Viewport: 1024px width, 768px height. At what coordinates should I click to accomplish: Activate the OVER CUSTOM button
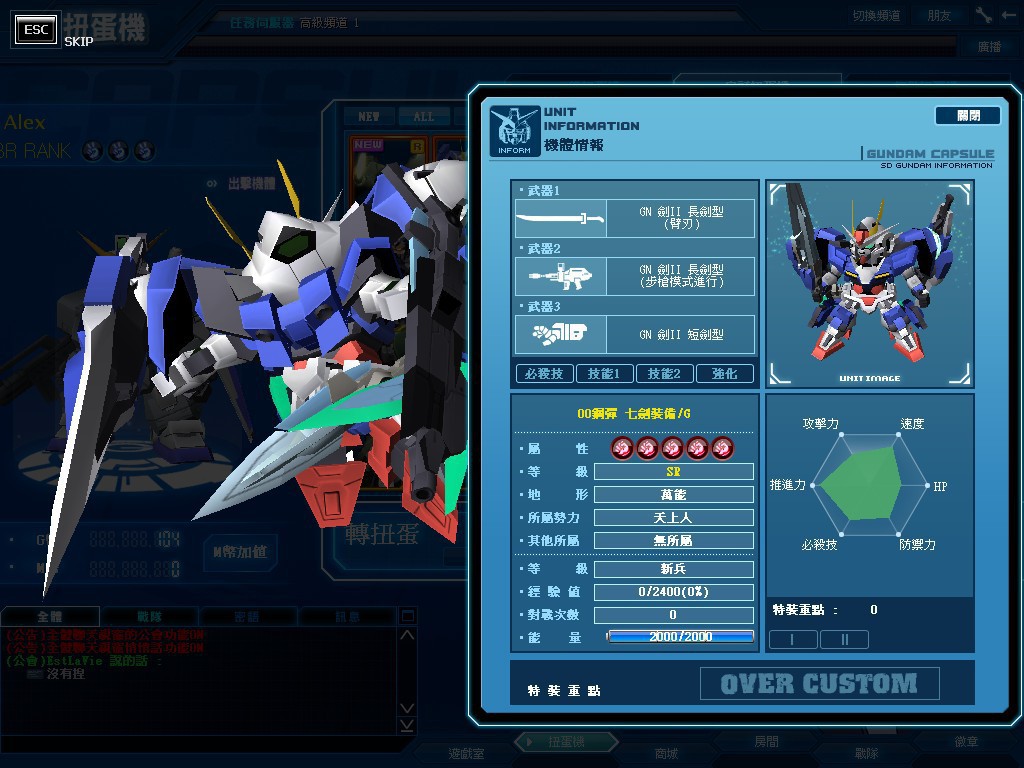[x=819, y=684]
